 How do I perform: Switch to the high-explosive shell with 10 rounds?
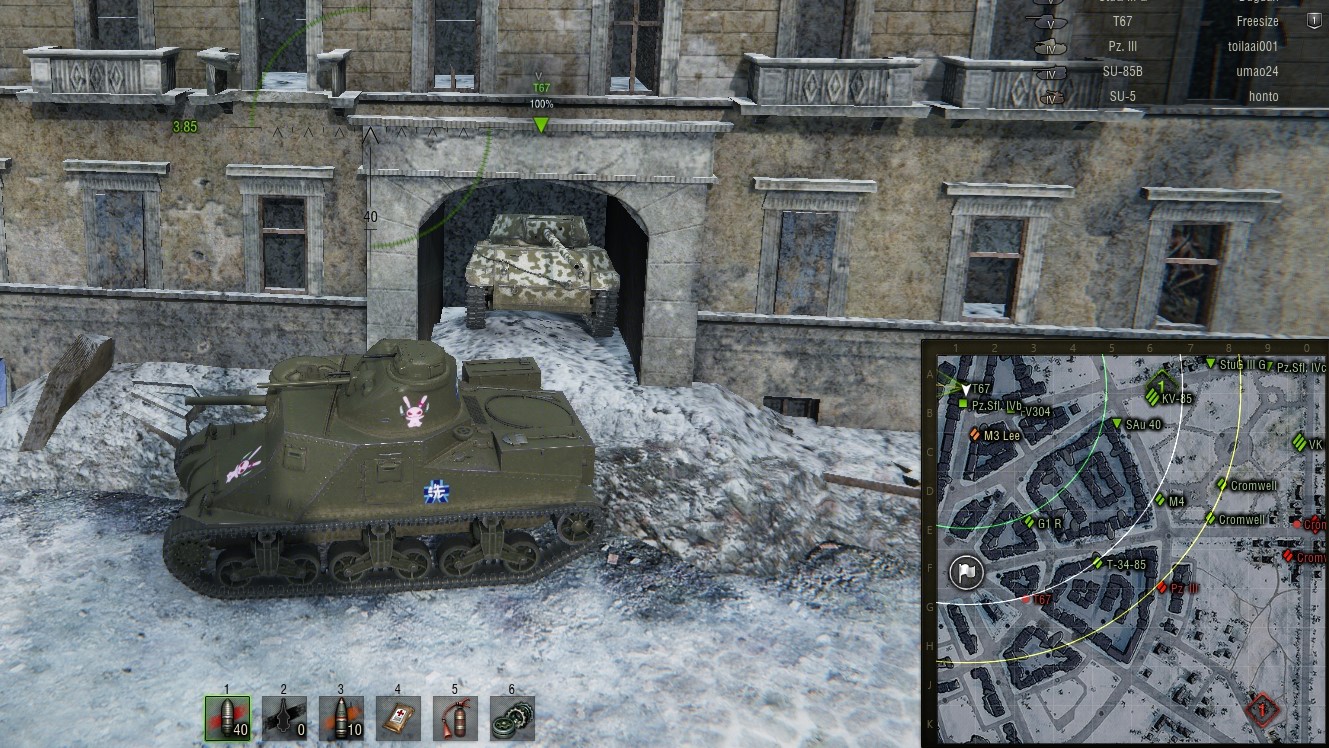341,718
